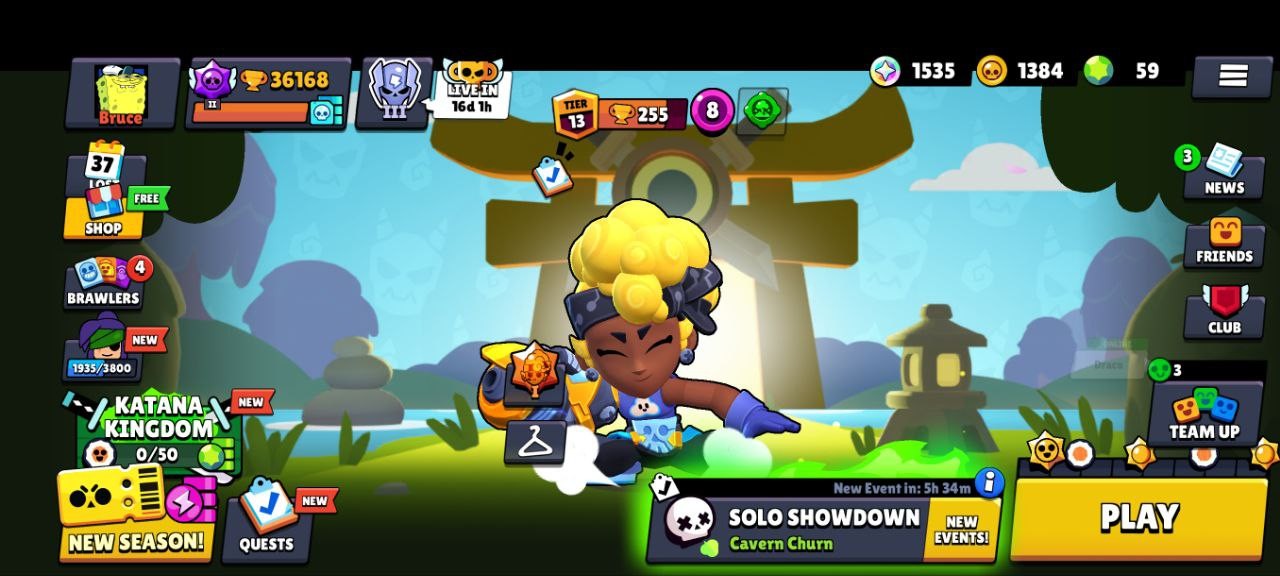Show the event info button

click(x=988, y=483)
